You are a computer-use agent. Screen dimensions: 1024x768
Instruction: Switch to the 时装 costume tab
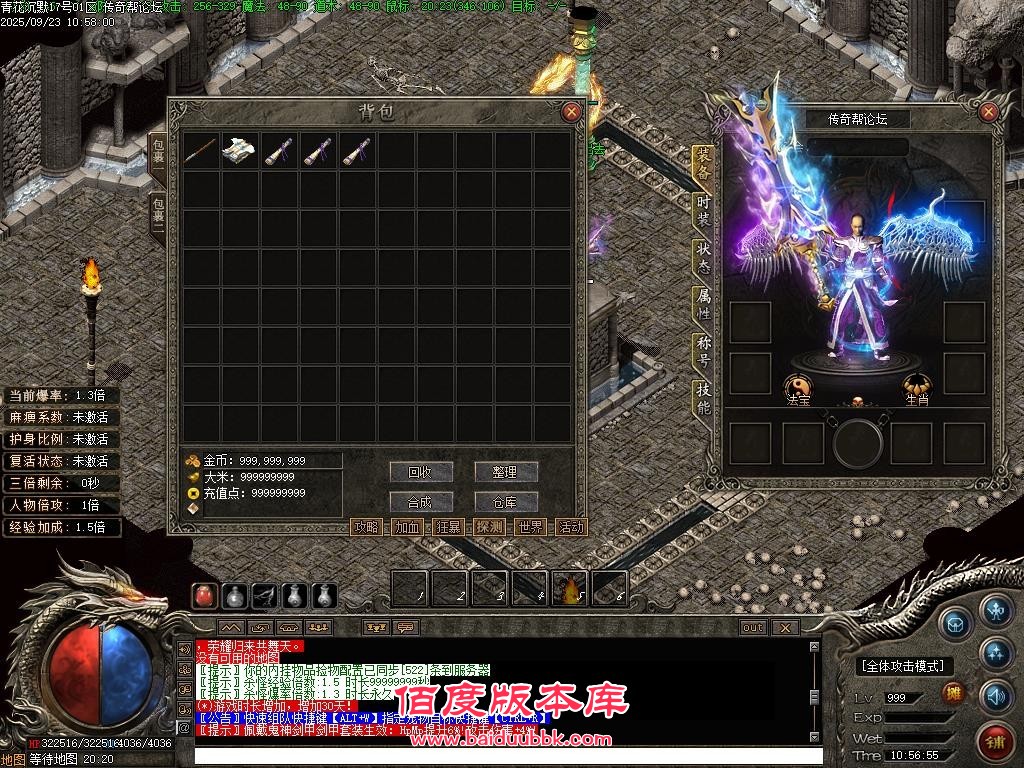pyautogui.click(x=704, y=210)
